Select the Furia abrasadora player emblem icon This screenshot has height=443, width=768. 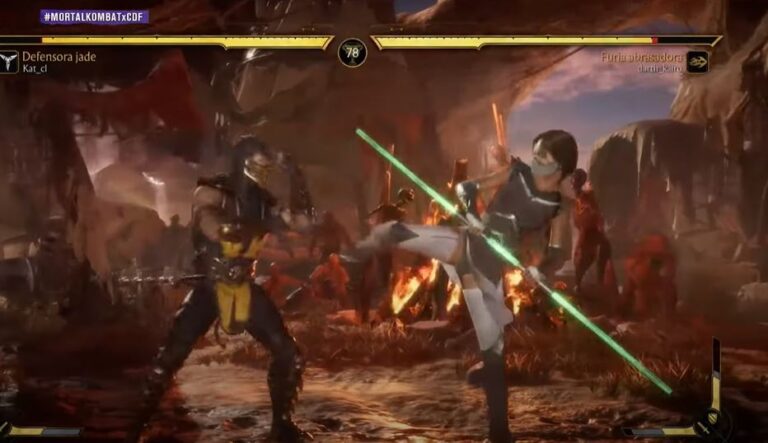pos(696,62)
